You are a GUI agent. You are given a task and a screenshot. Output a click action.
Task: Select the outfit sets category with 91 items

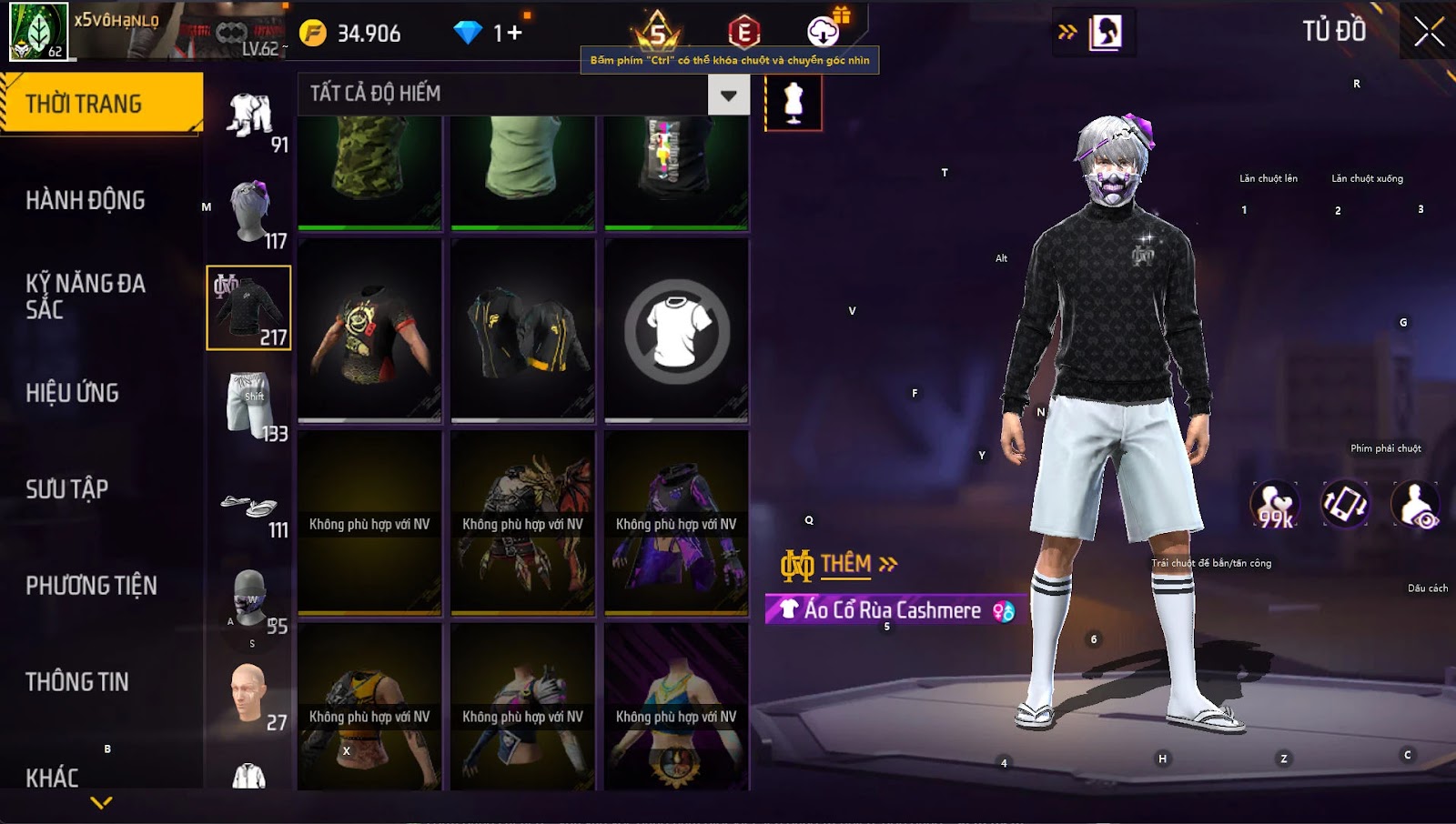pos(250,118)
